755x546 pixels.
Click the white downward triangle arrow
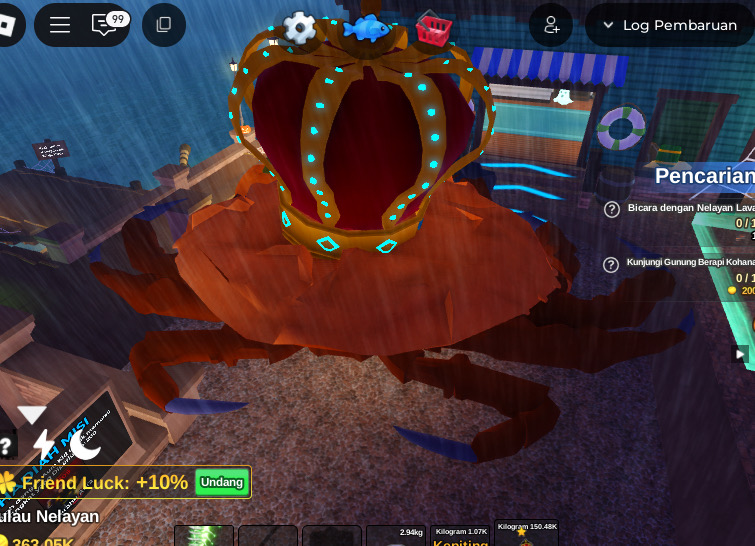[32, 414]
